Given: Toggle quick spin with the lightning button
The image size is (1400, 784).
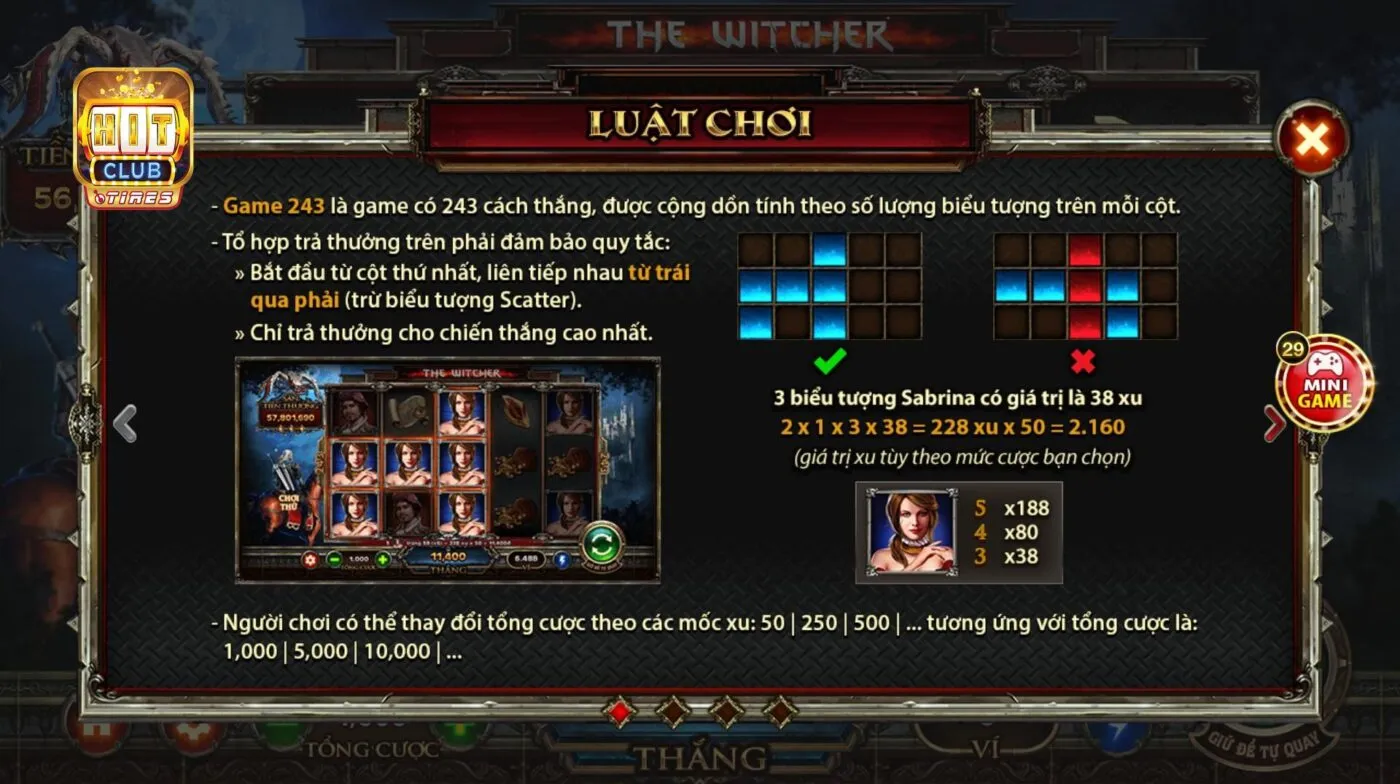Looking at the screenshot, I should 563,560.
